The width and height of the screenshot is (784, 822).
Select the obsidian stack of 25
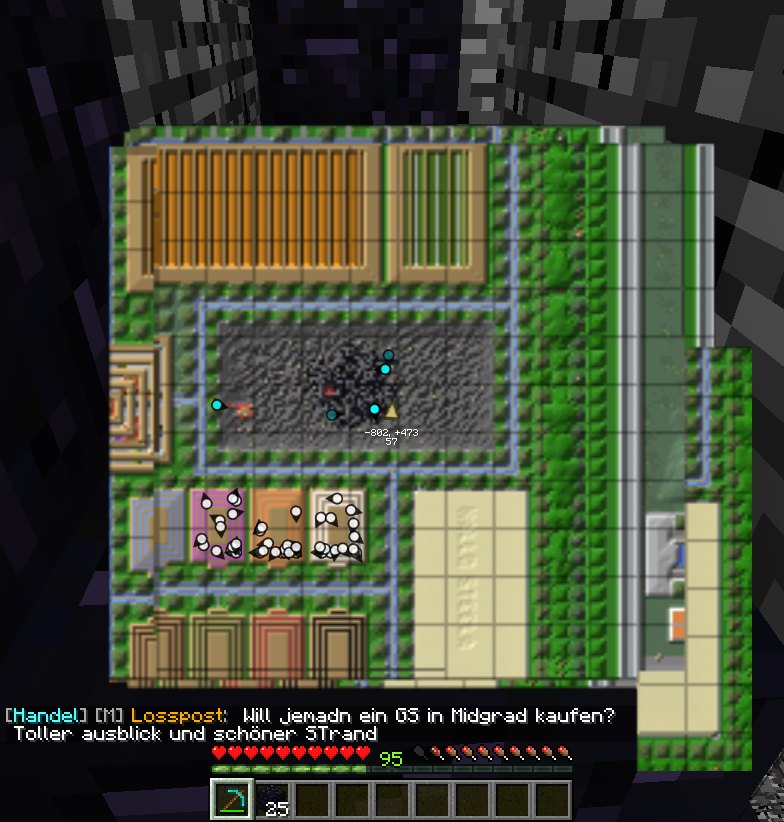coord(272,800)
